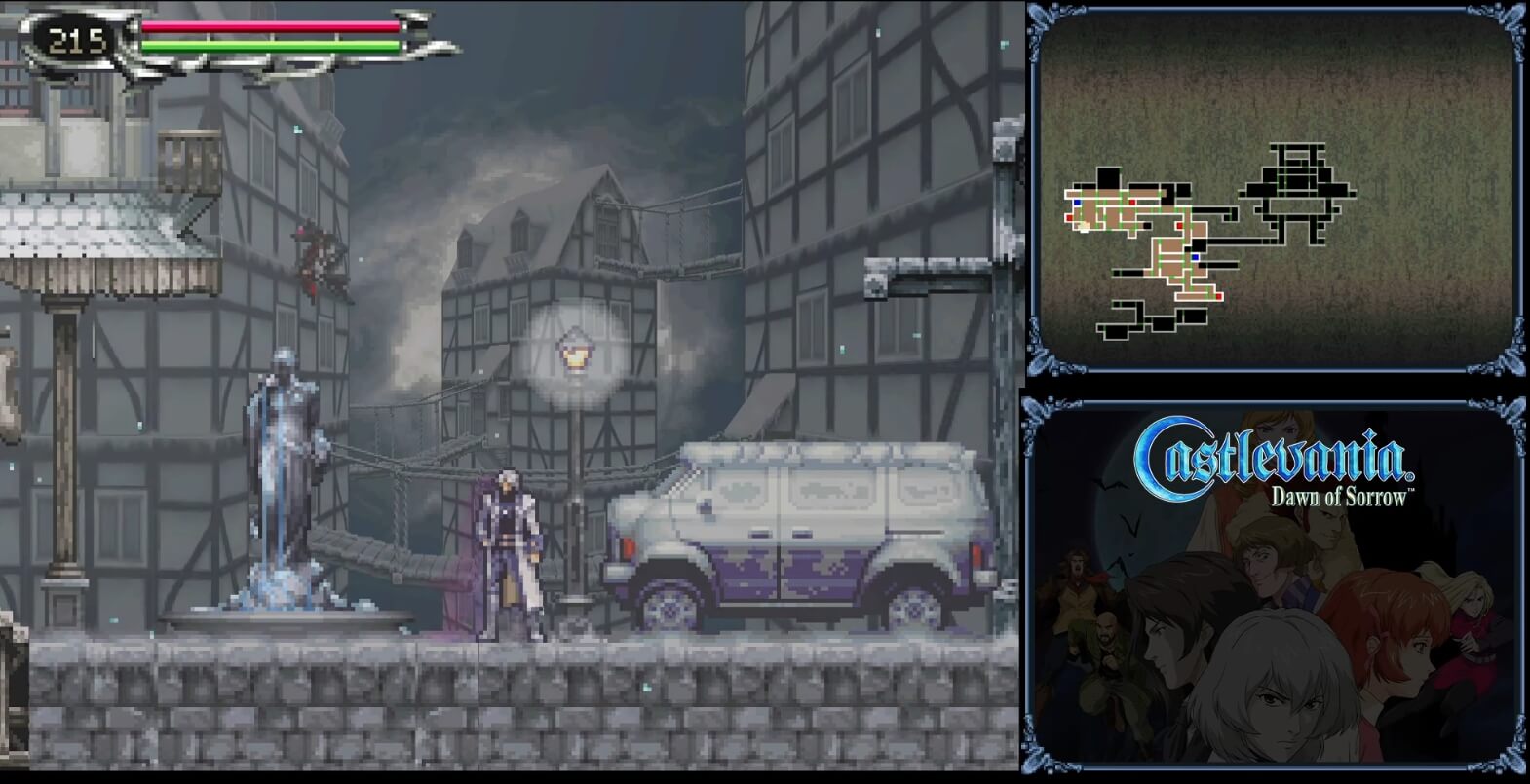Click a red save room square on the map
The height and width of the screenshot is (784, 1530).
tap(1179, 226)
